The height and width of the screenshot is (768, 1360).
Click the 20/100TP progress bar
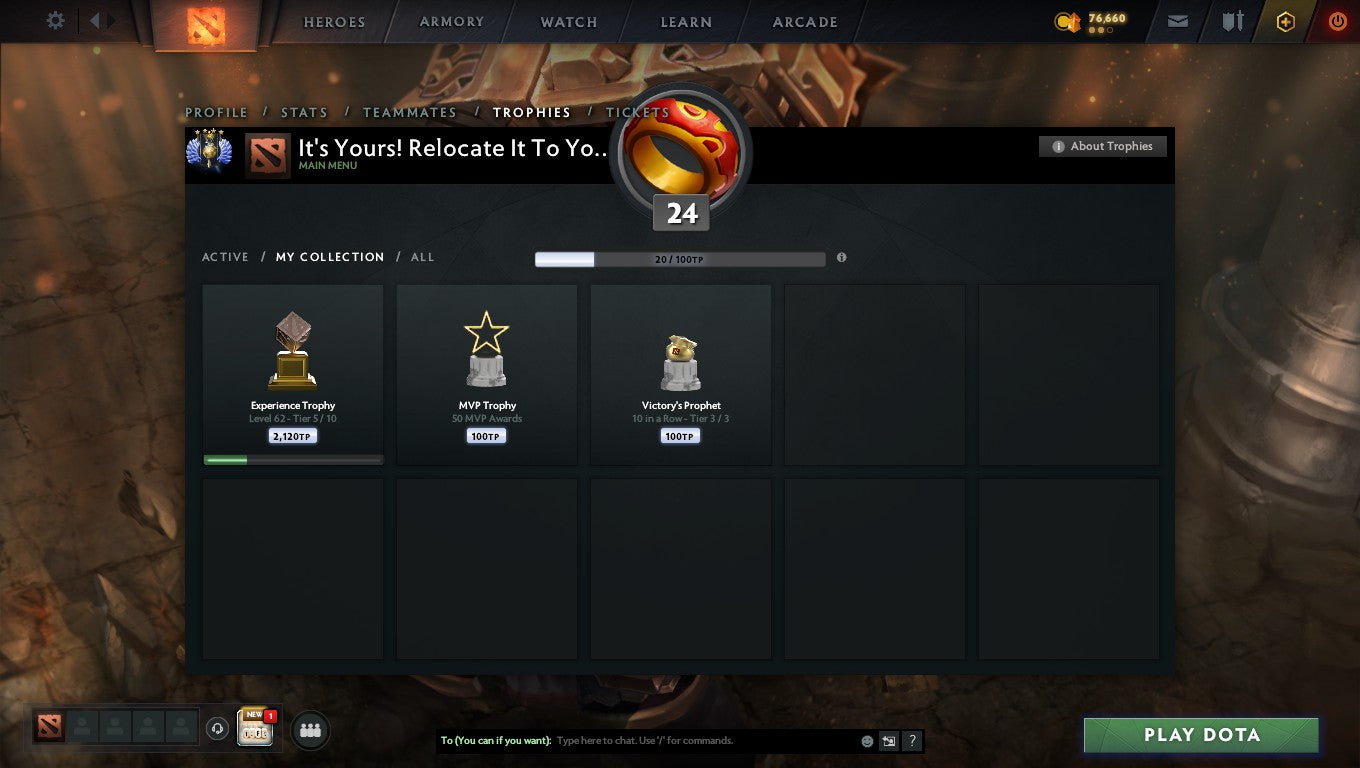click(680, 258)
